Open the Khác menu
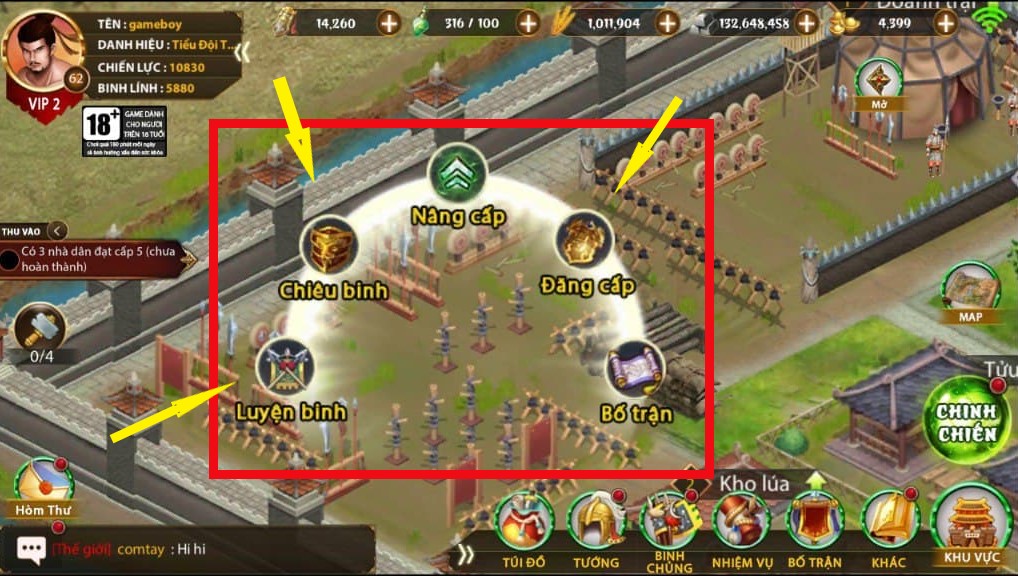This screenshot has width=1018, height=576. click(x=889, y=523)
